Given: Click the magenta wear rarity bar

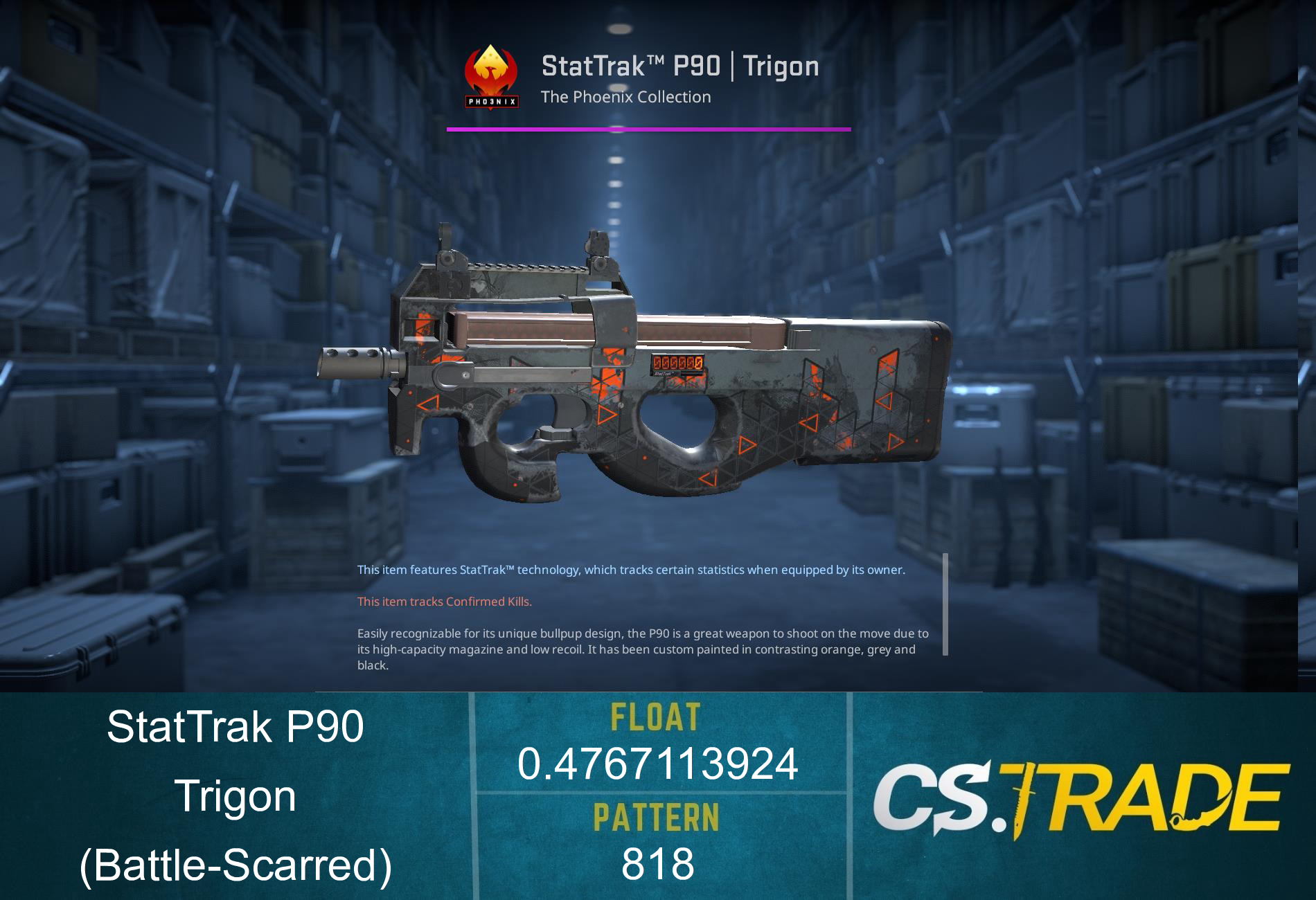Looking at the screenshot, I should (649, 128).
